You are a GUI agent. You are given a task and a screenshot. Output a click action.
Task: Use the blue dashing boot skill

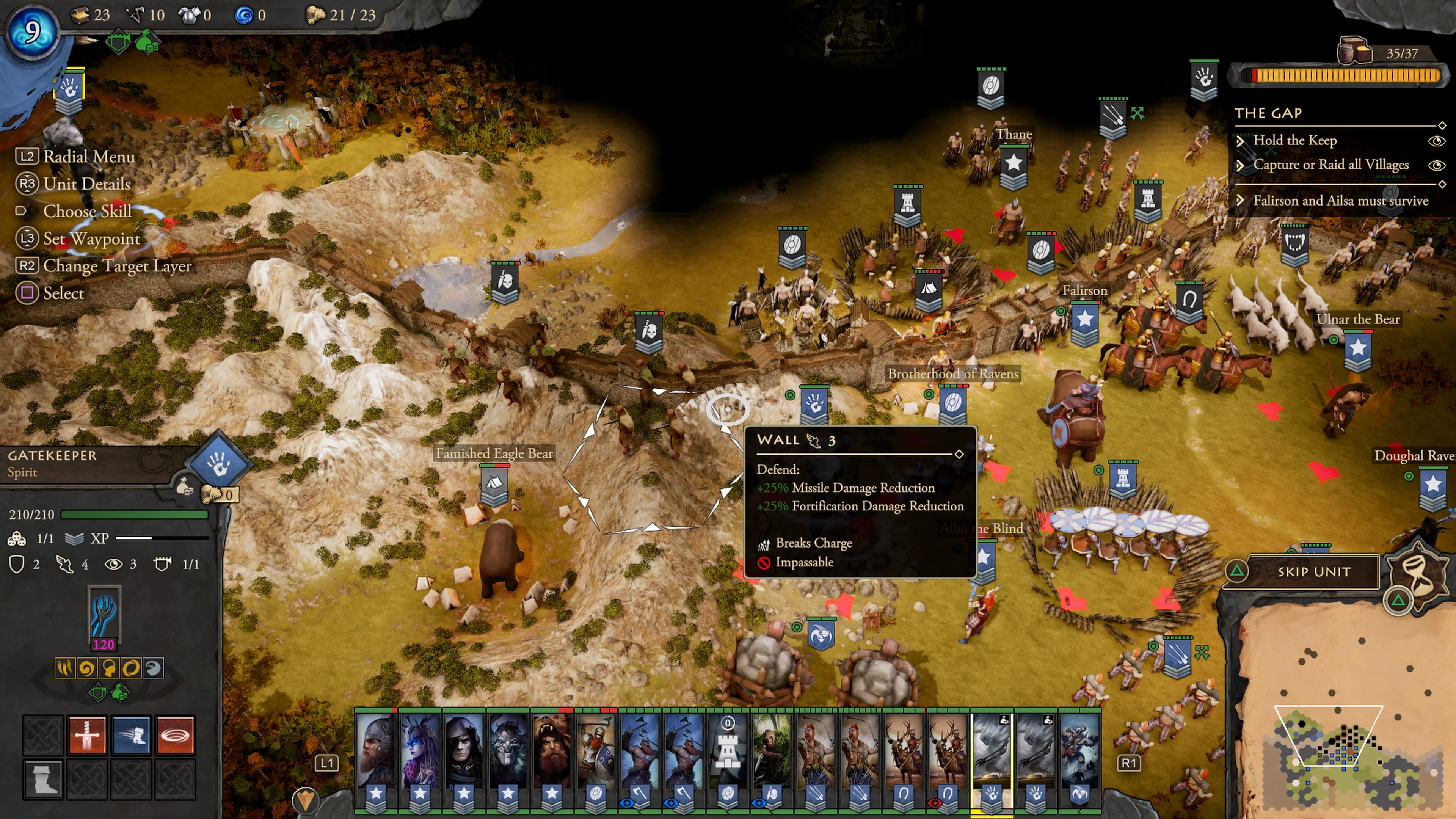point(131,735)
